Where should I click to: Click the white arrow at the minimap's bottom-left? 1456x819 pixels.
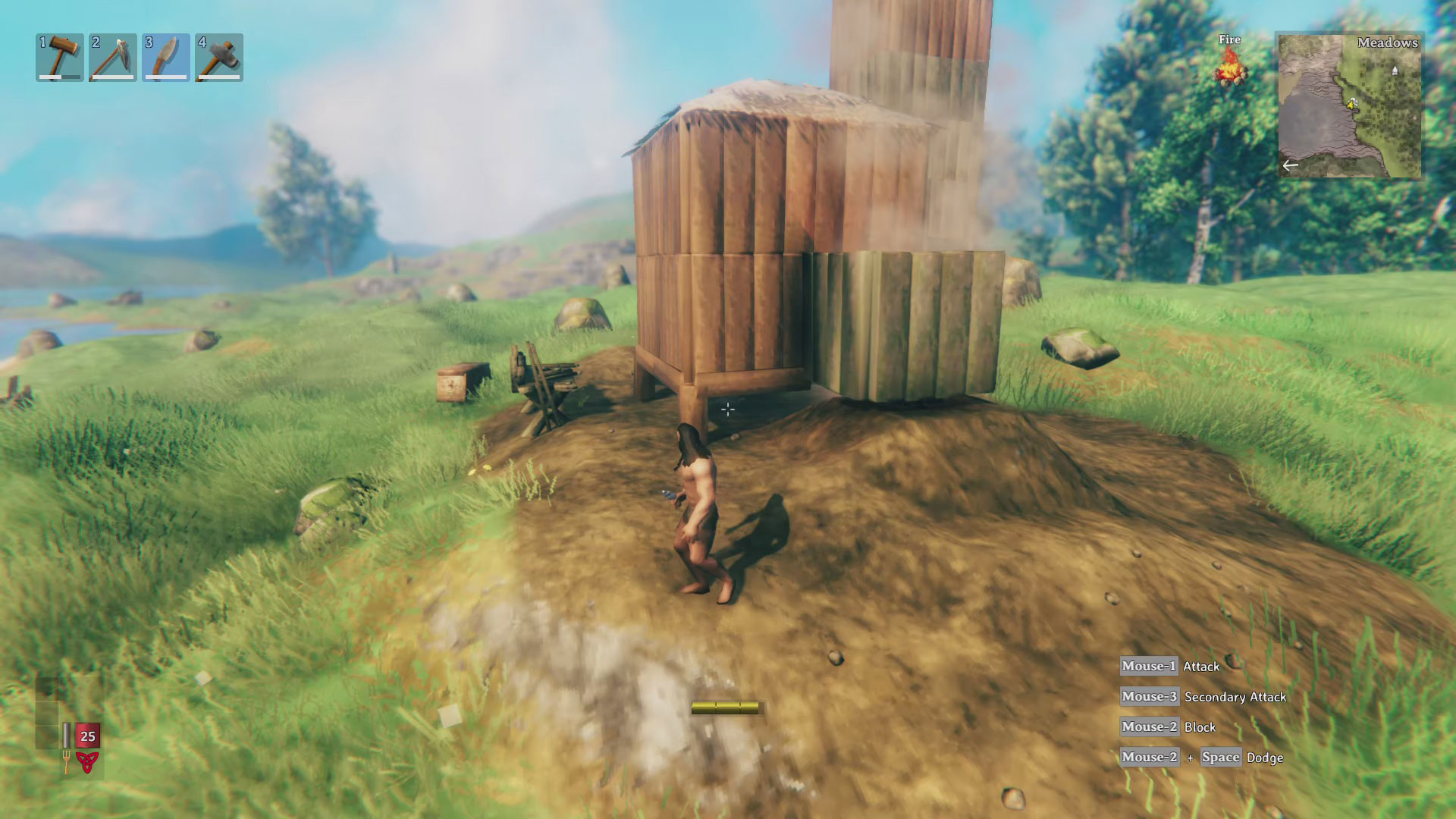1289,164
